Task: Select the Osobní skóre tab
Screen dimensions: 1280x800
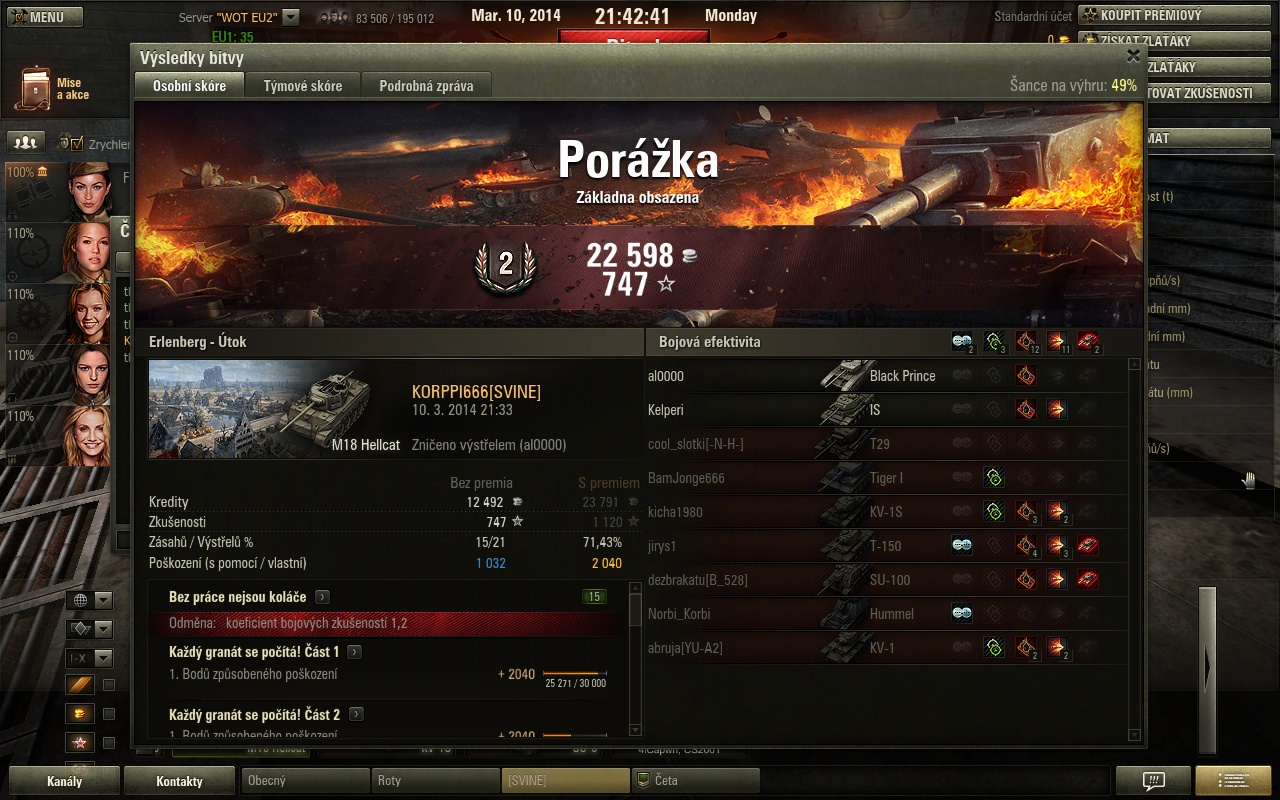Action: click(x=189, y=86)
